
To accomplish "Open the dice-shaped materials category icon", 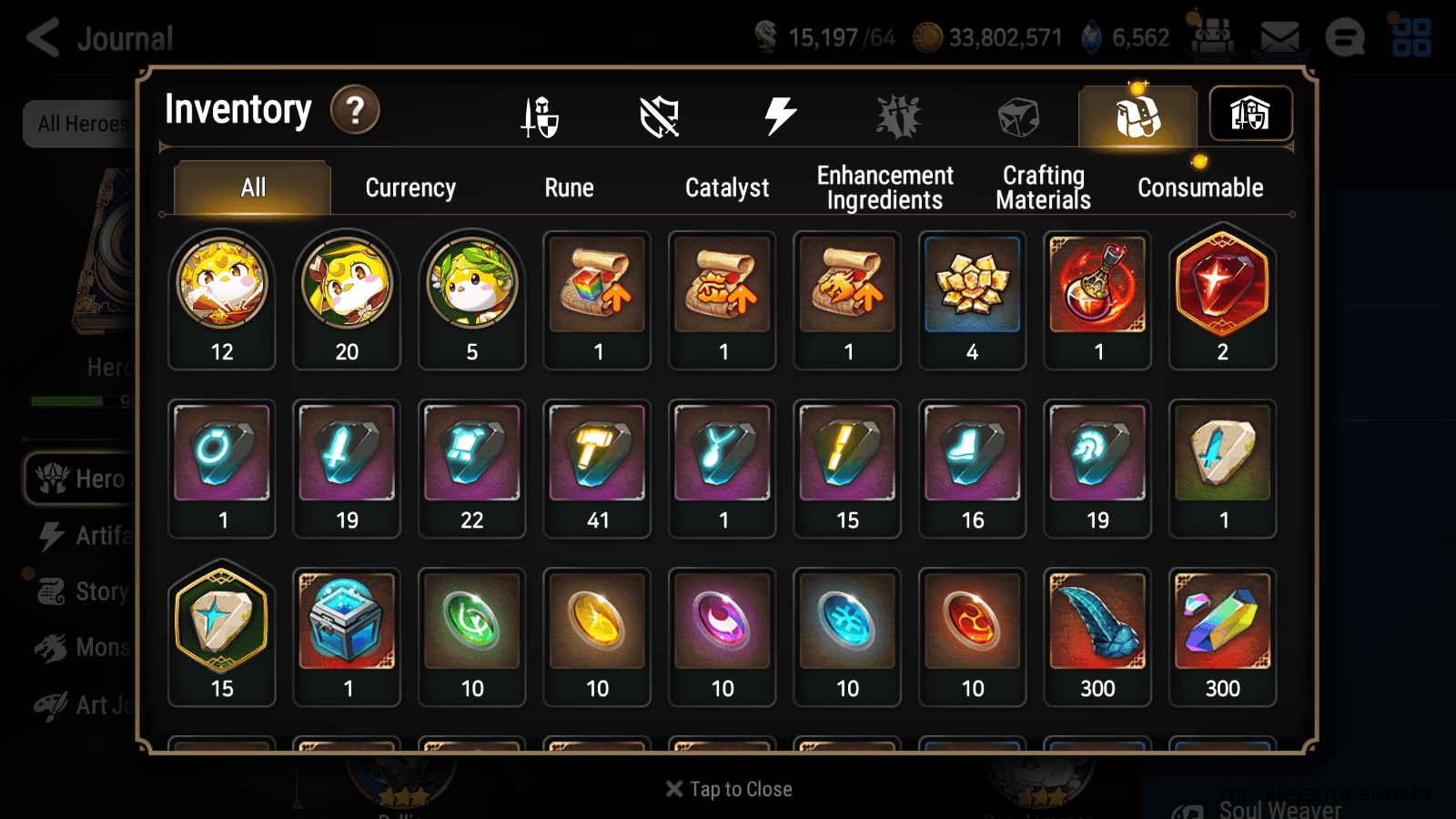I will point(1017,115).
